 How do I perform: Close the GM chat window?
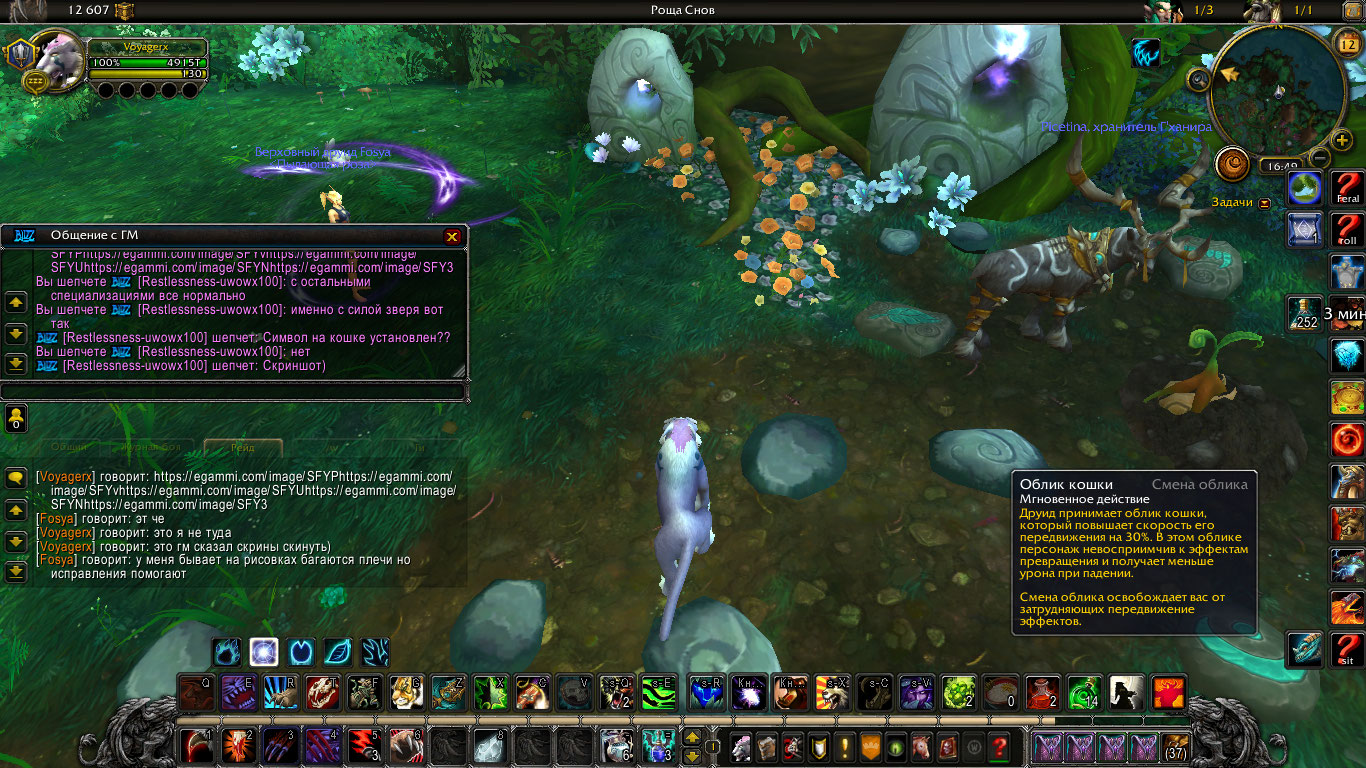coord(452,236)
